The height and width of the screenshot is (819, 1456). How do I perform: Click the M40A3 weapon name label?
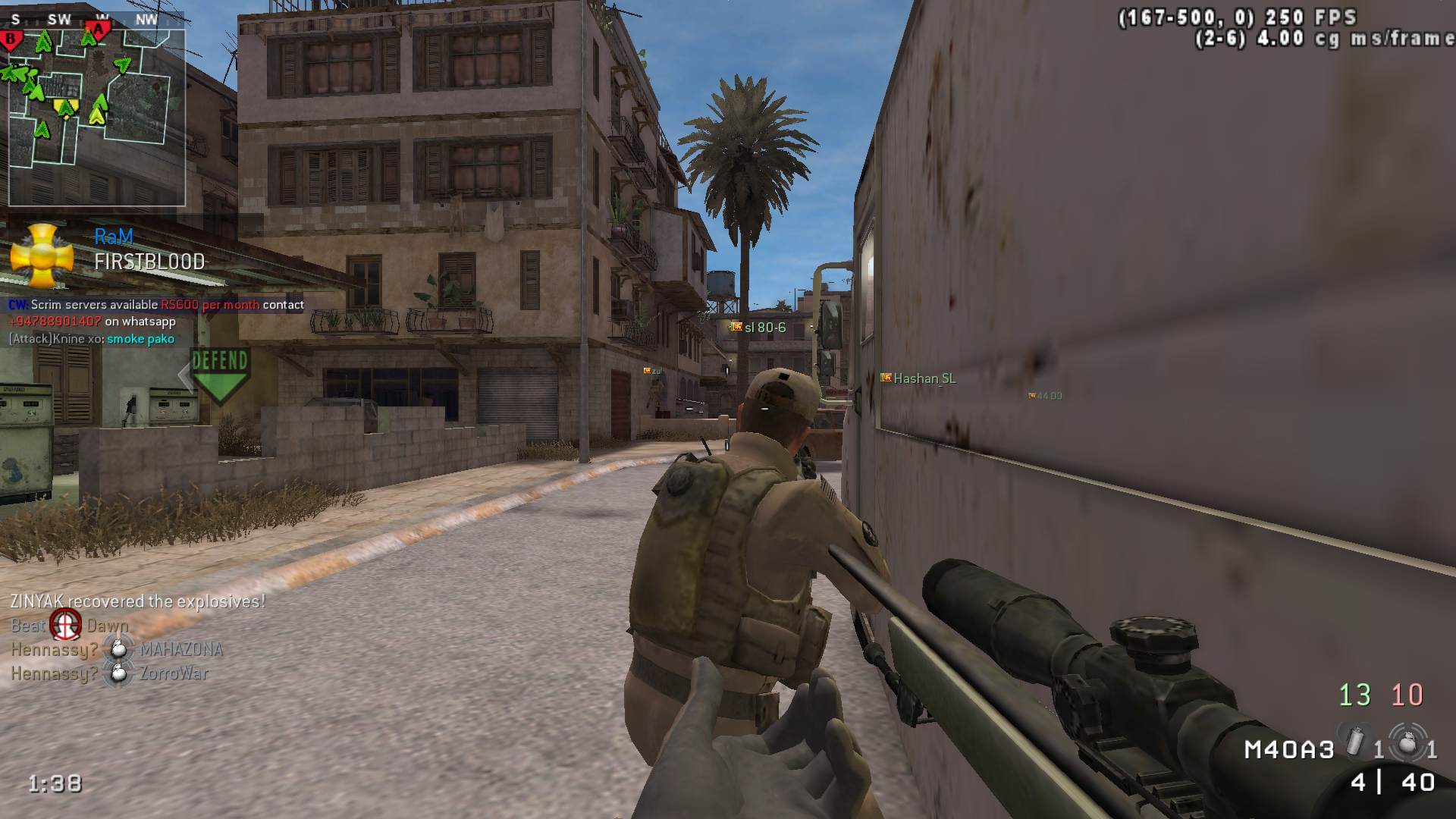(x=1289, y=750)
